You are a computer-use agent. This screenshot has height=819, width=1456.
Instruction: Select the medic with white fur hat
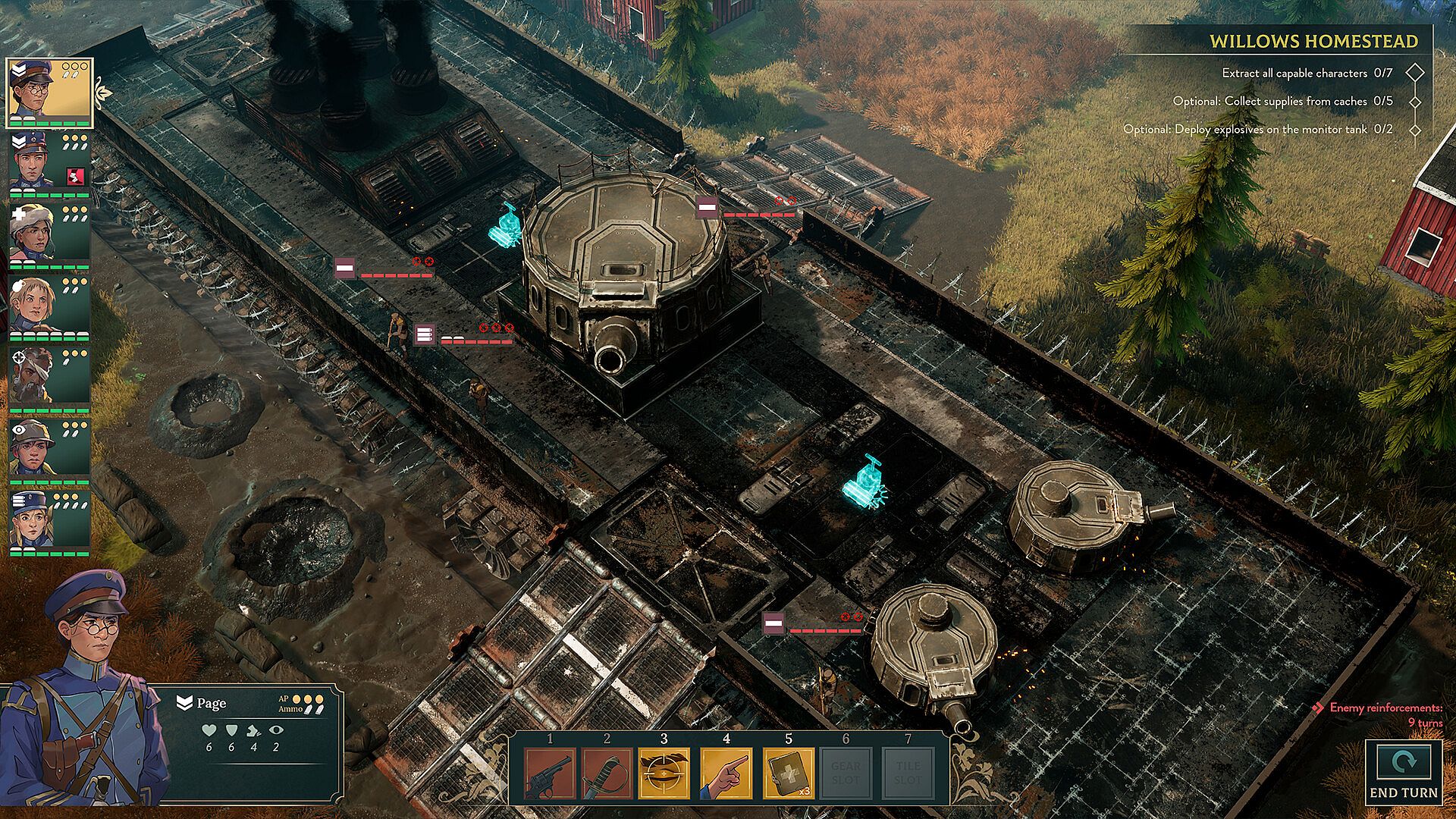tap(49, 235)
